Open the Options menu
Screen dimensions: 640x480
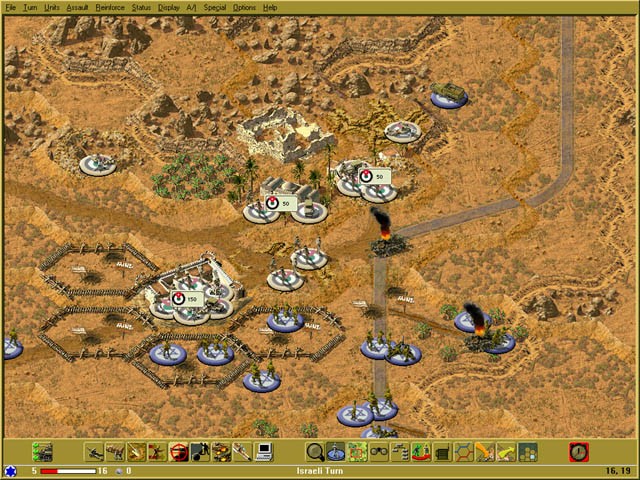244,7
